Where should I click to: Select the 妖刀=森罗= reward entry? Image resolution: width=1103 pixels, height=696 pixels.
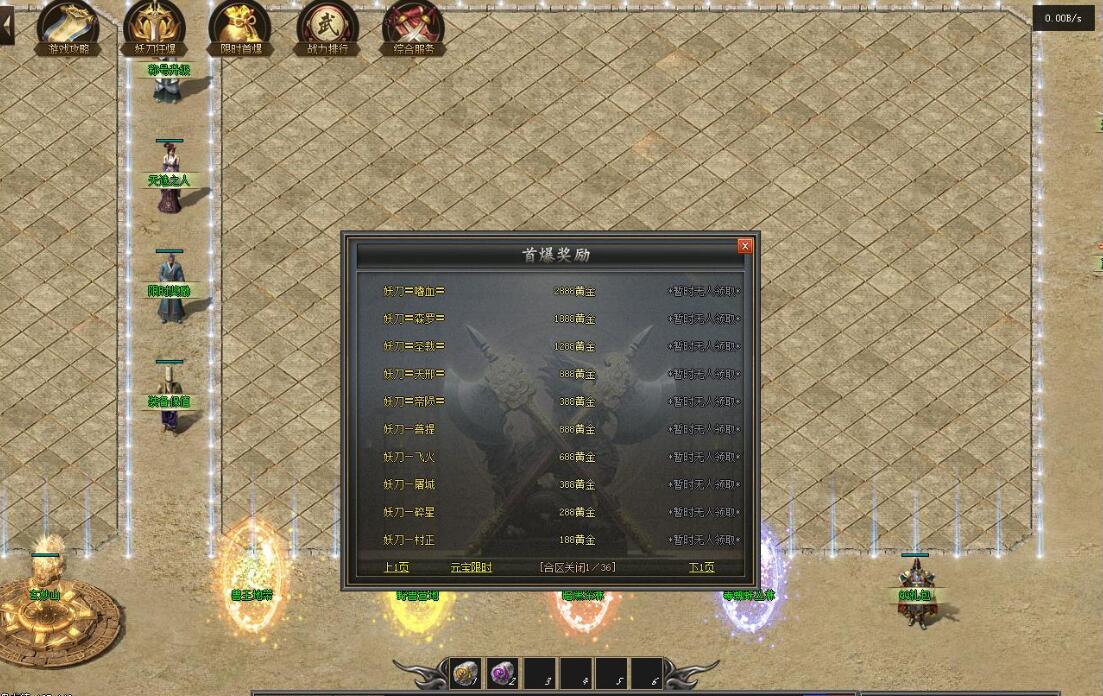[x=413, y=319]
